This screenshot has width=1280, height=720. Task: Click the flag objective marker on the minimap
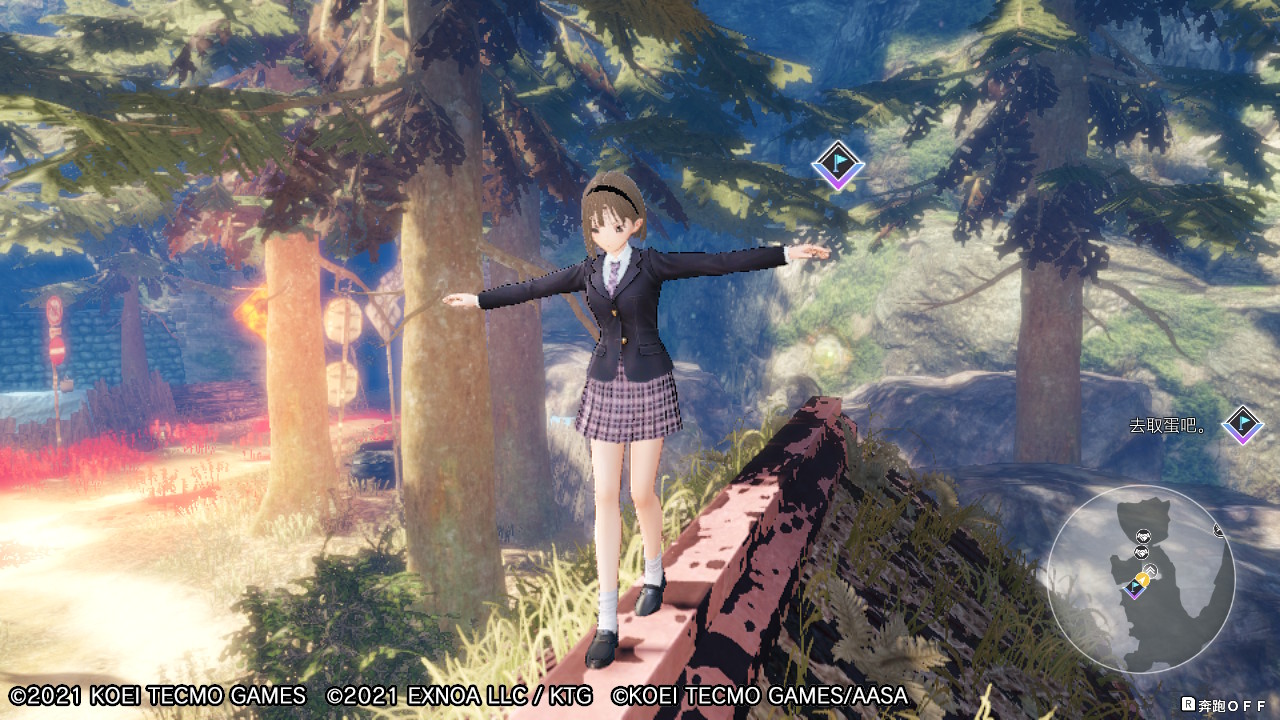point(1134,588)
